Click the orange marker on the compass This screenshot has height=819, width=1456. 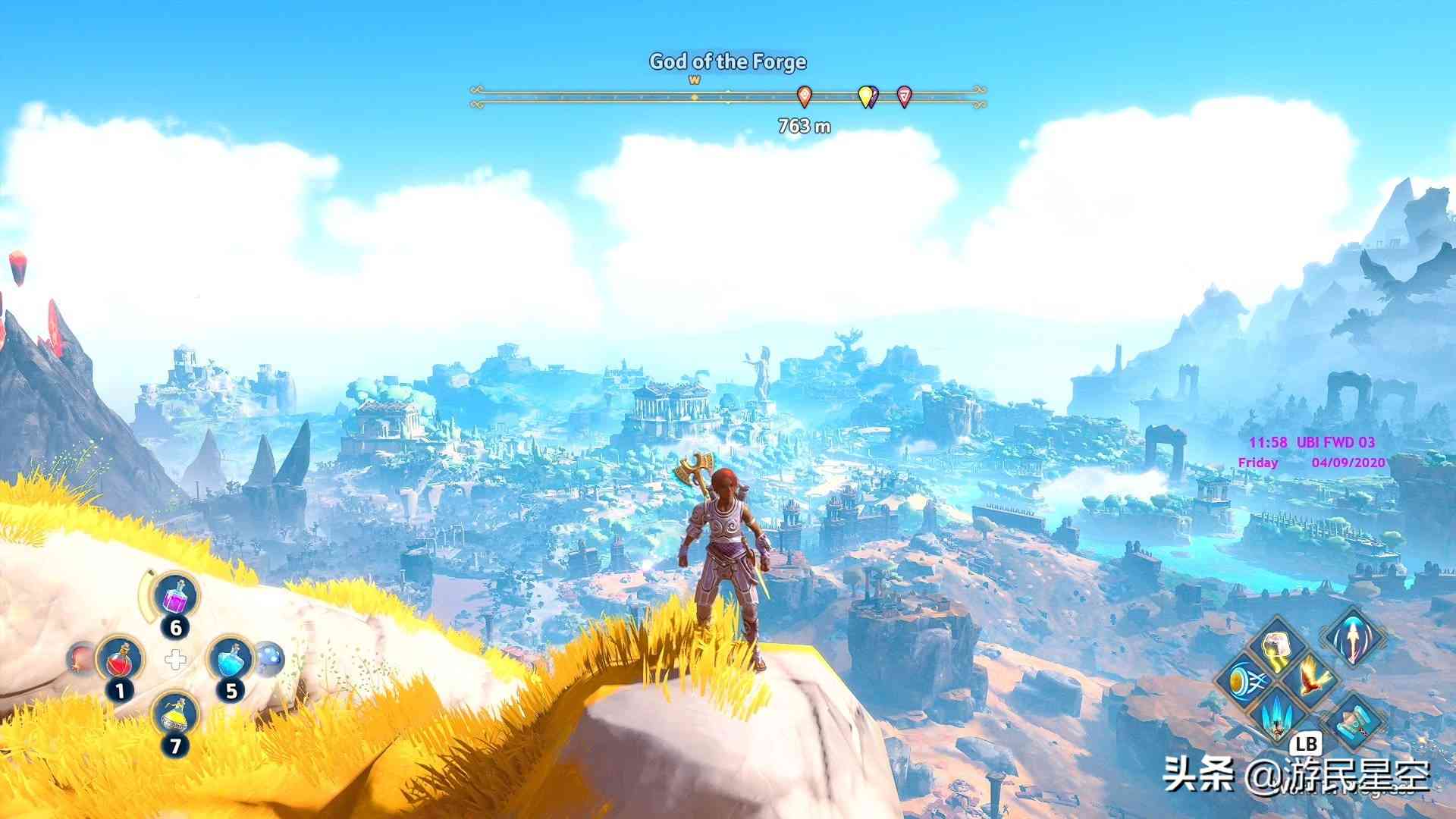805,96
